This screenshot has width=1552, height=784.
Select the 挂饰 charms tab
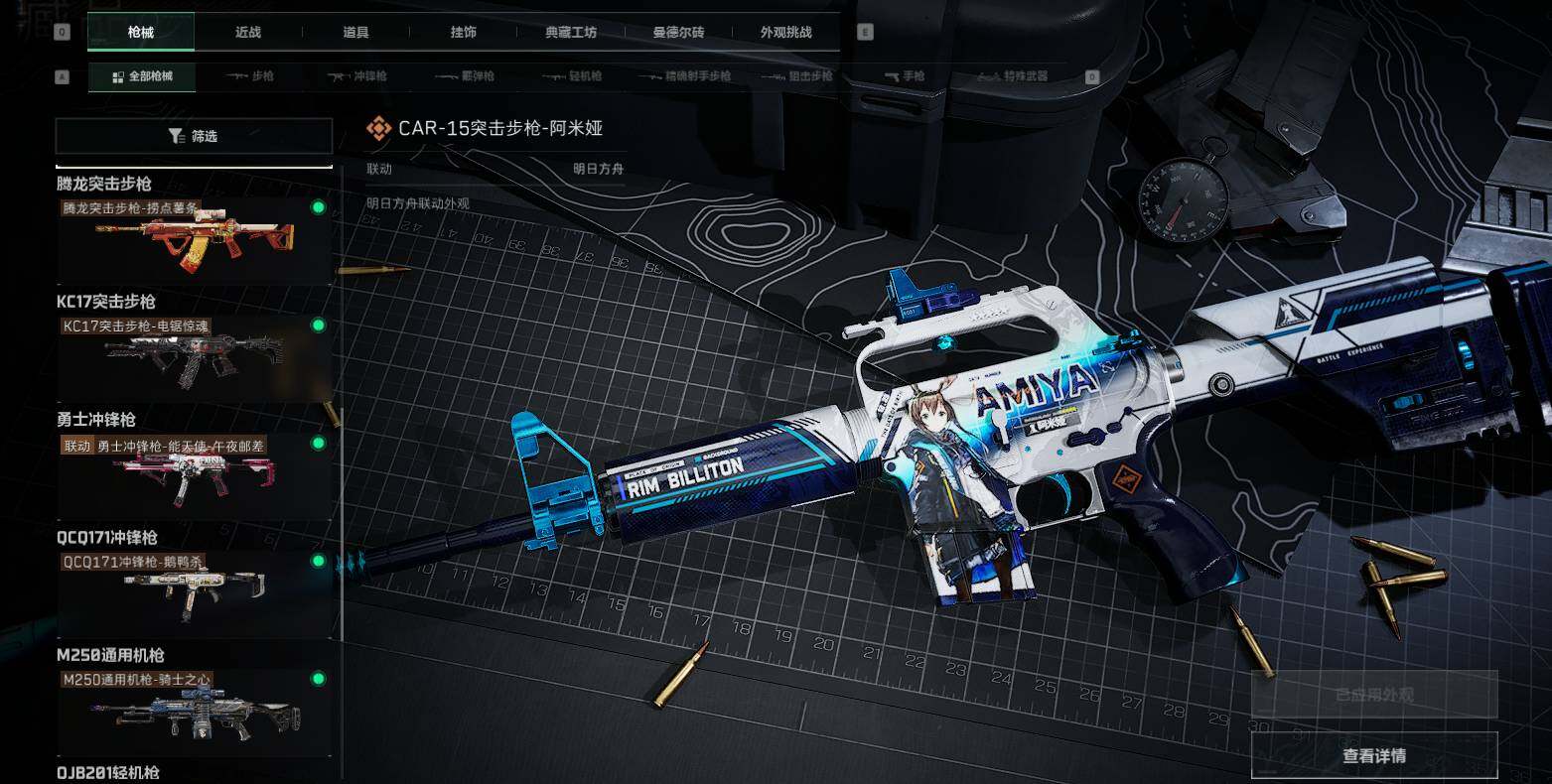click(x=463, y=32)
